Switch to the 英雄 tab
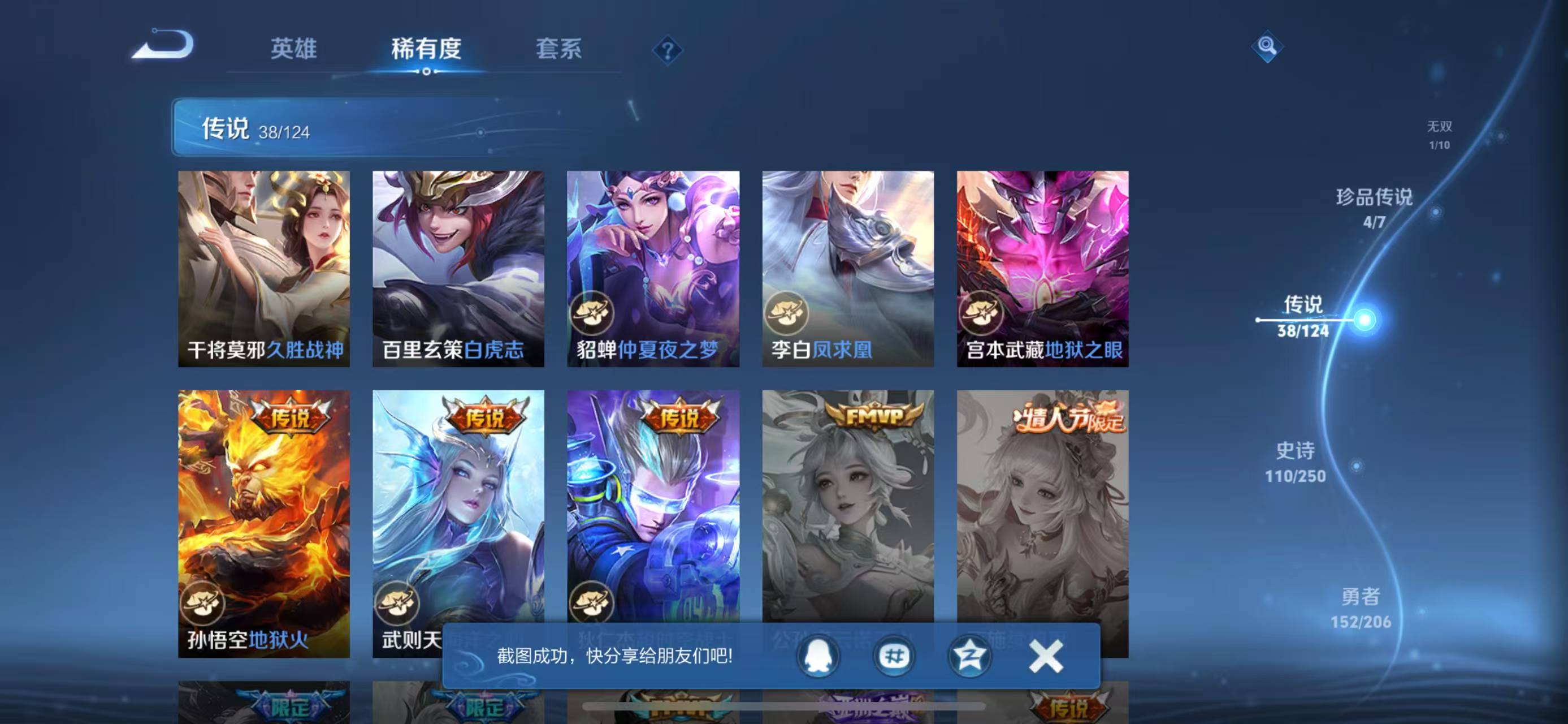Image resolution: width=1568 pixels, height=724 pixels. tap(293, 49)
